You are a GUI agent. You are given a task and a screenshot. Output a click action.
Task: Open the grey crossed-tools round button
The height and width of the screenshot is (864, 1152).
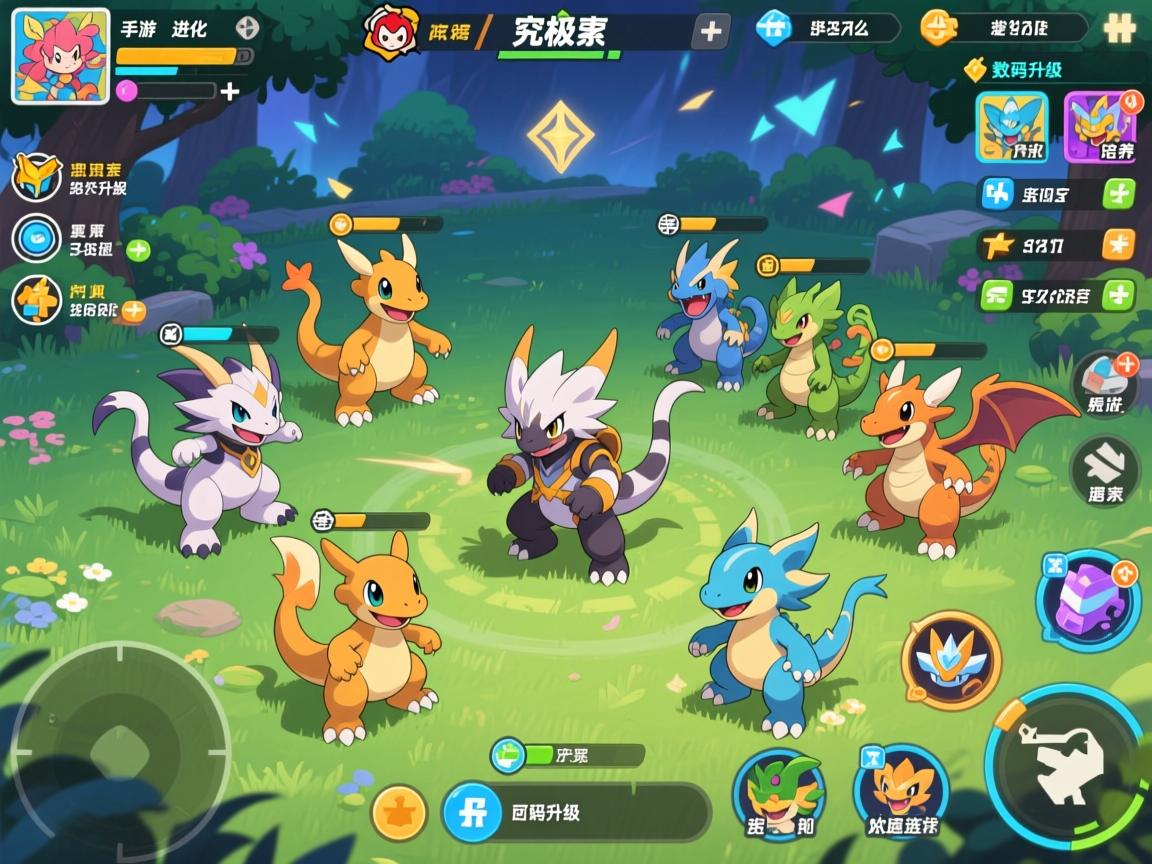[1105, 471]
